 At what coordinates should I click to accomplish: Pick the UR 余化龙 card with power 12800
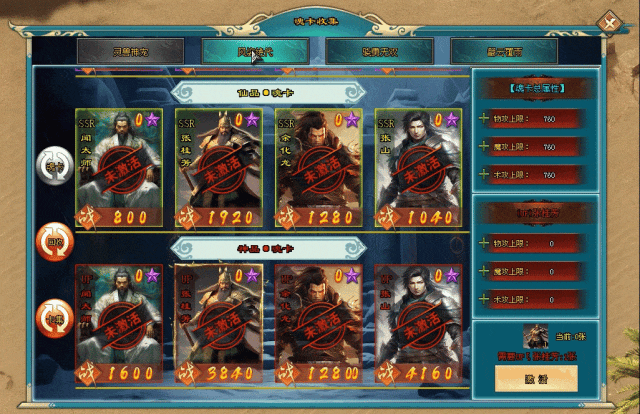pyautogui.click(x=318, y=325)
